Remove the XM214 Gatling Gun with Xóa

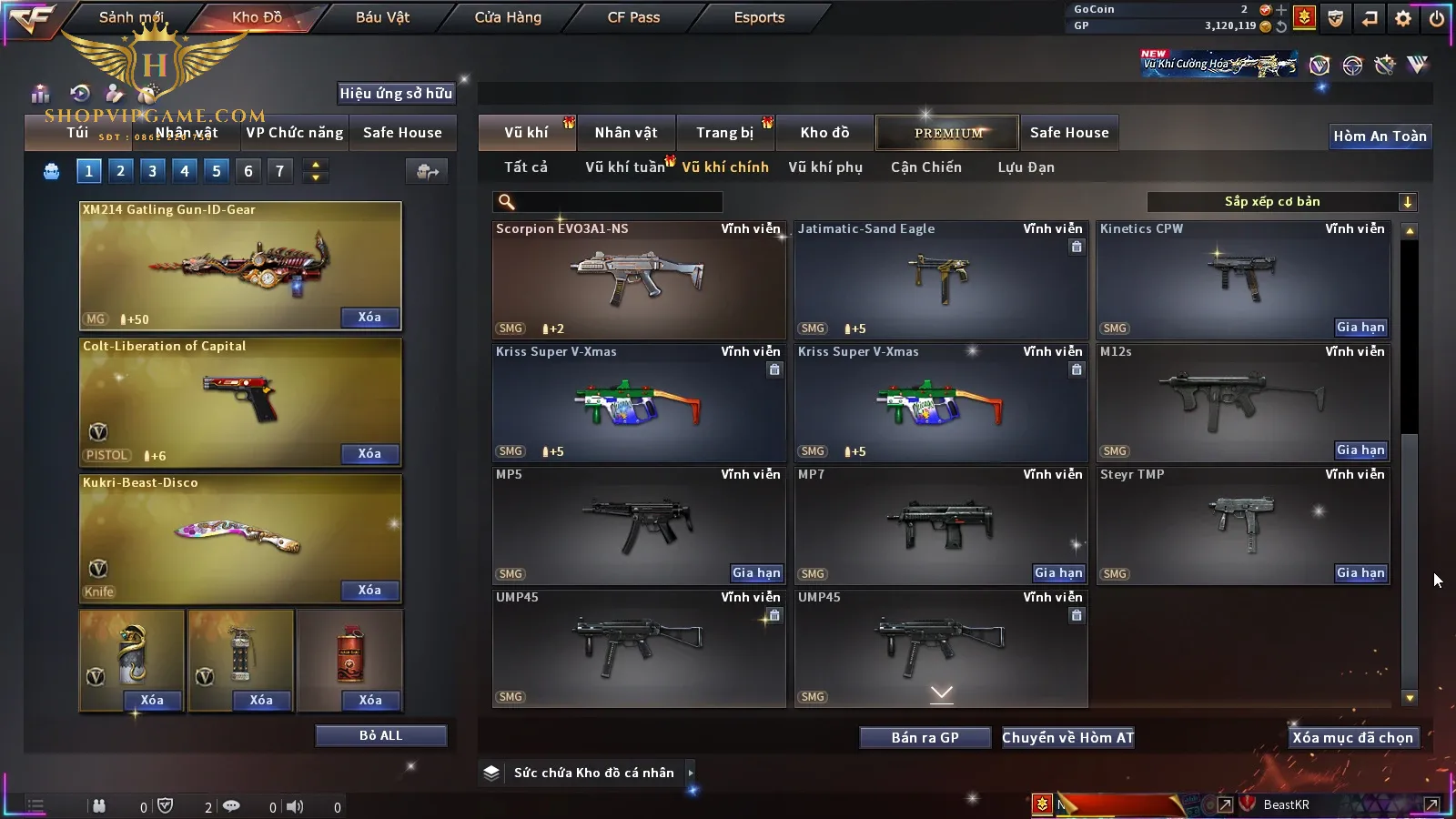tap(369, 318)
